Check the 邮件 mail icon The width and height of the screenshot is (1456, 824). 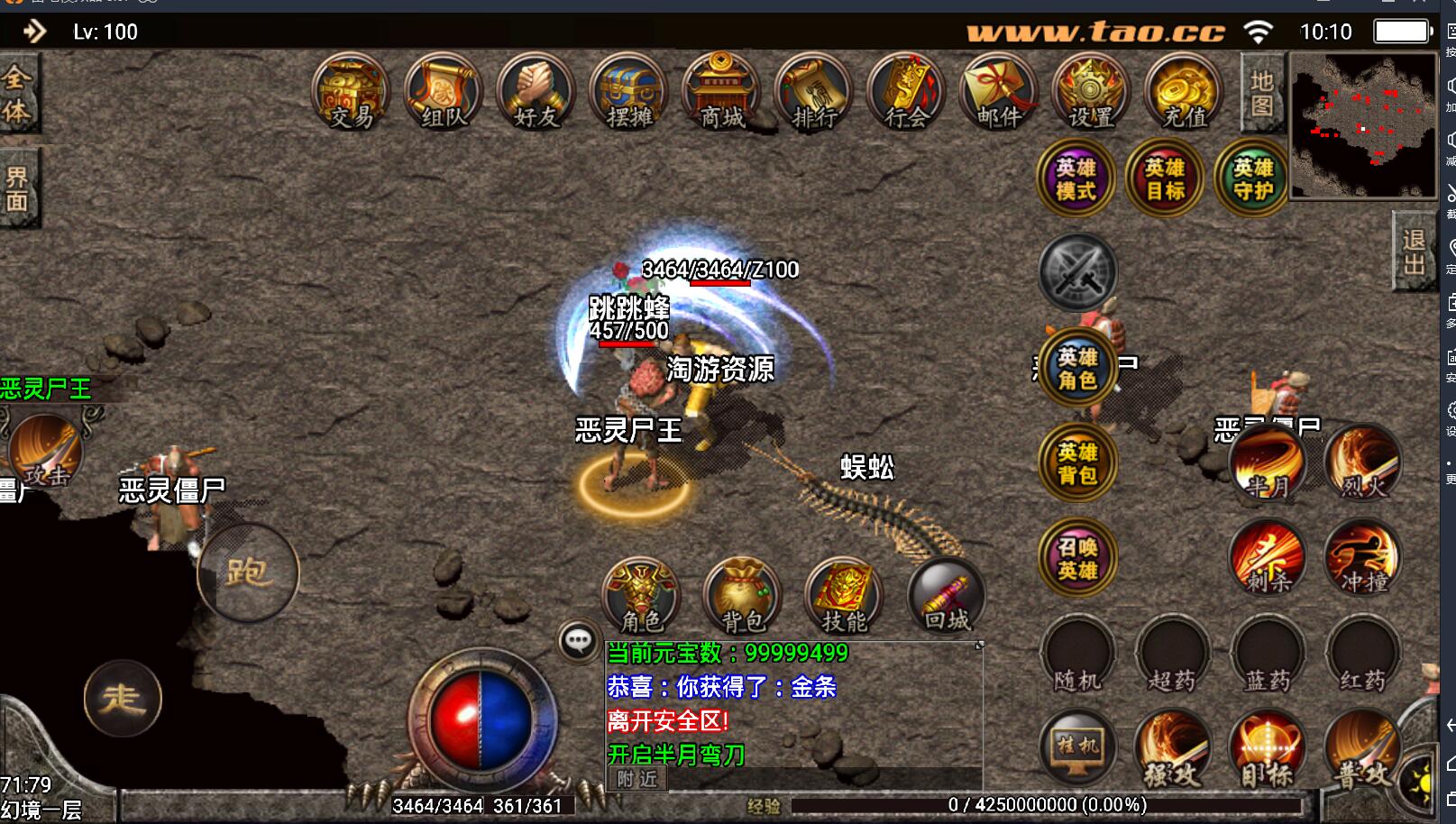pos(1000,92)
